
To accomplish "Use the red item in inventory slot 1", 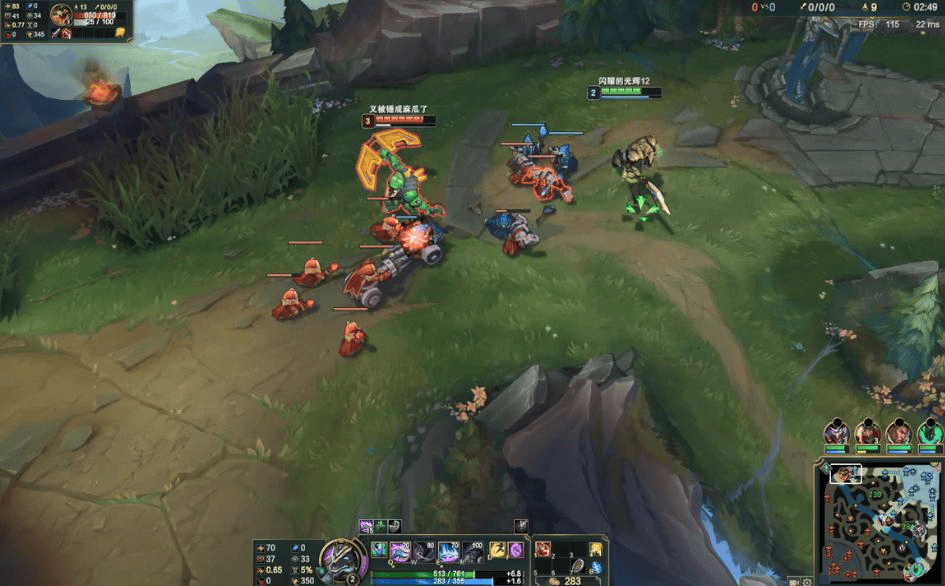I will (543, 549).
